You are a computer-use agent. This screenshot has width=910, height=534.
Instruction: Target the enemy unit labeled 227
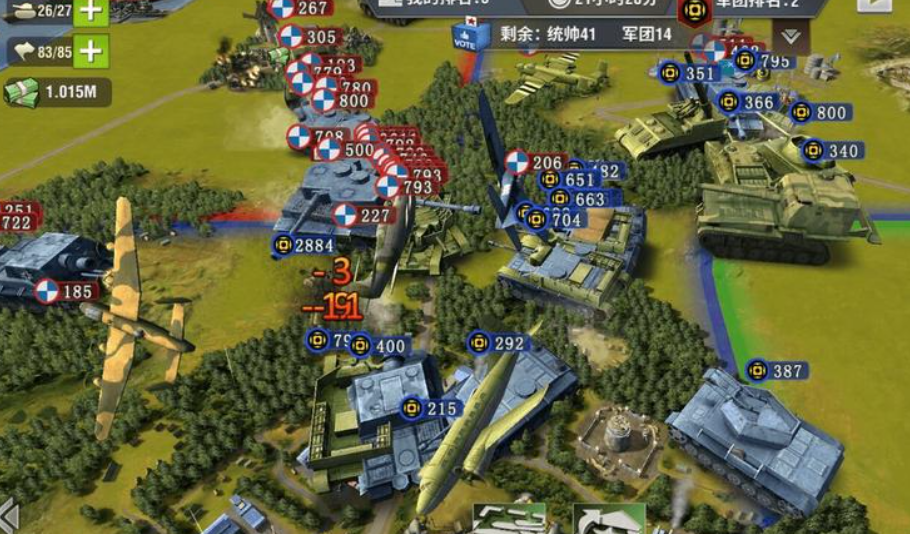tap(362, 214)
